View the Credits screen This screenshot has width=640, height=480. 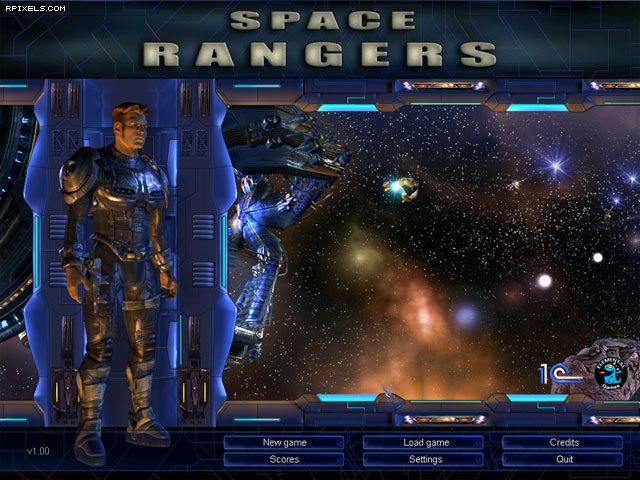(564, 442)
